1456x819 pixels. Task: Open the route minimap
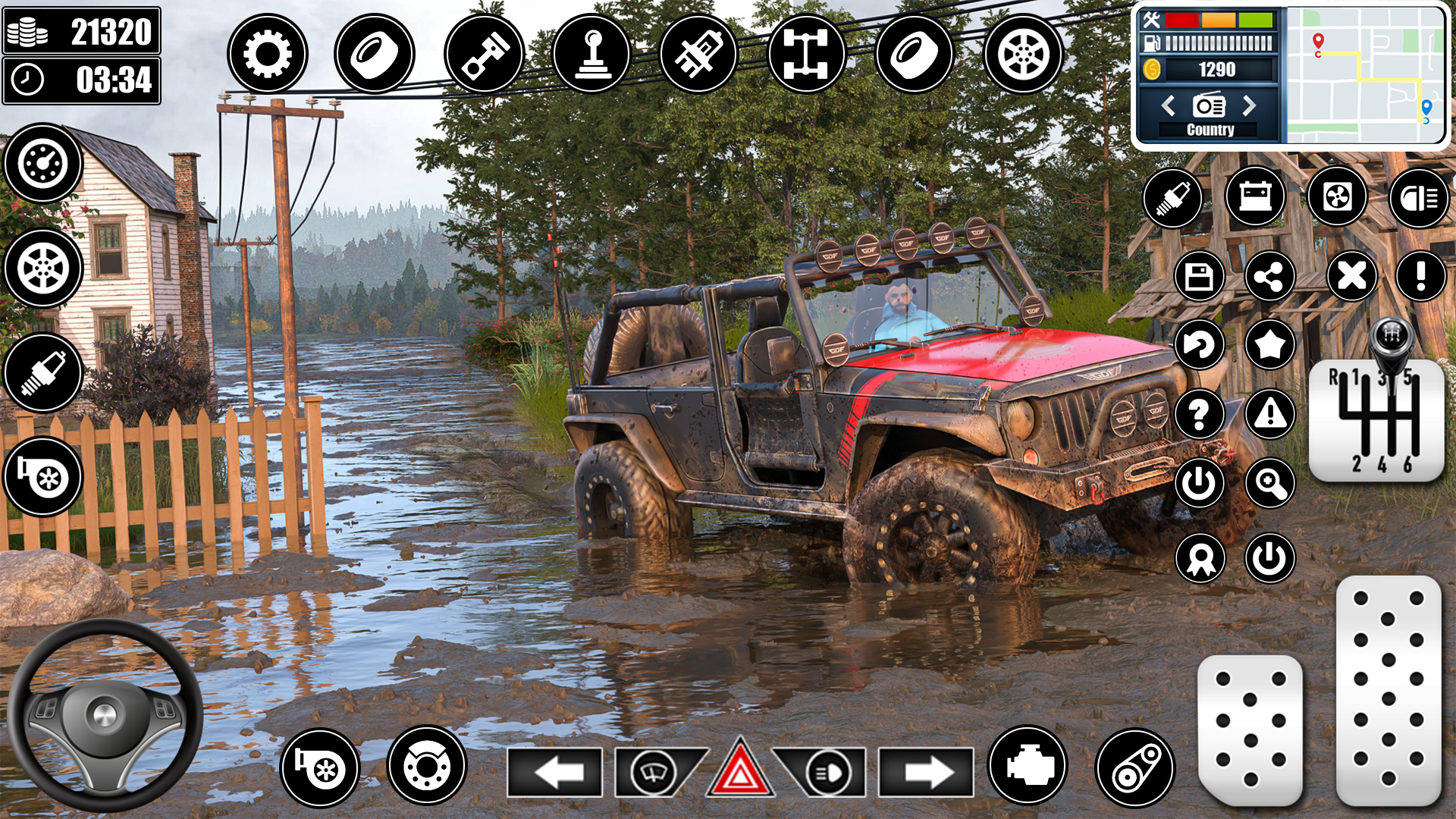tap(1366, 74)
